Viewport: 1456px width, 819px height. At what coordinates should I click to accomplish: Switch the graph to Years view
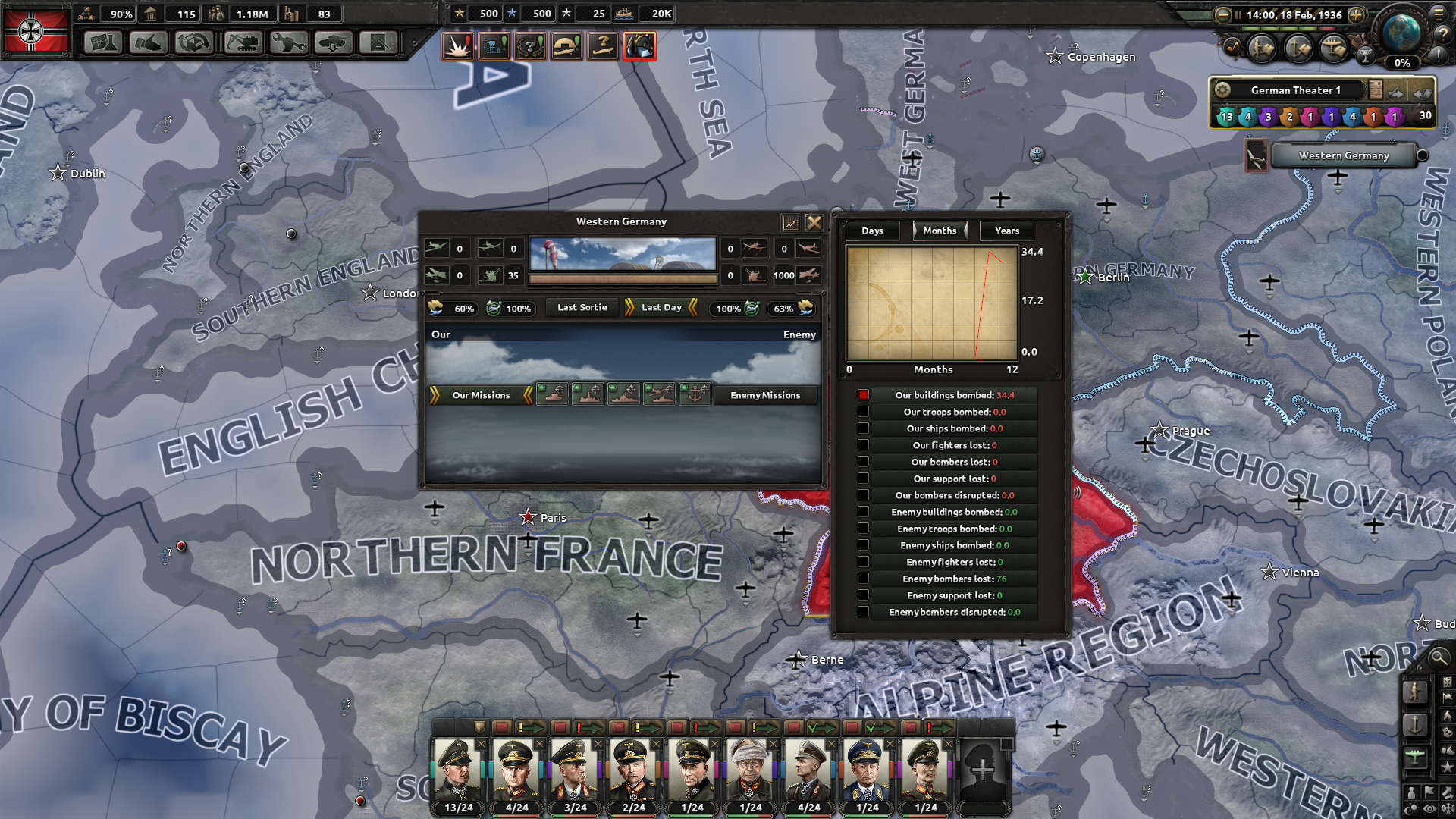(1006, 231)
